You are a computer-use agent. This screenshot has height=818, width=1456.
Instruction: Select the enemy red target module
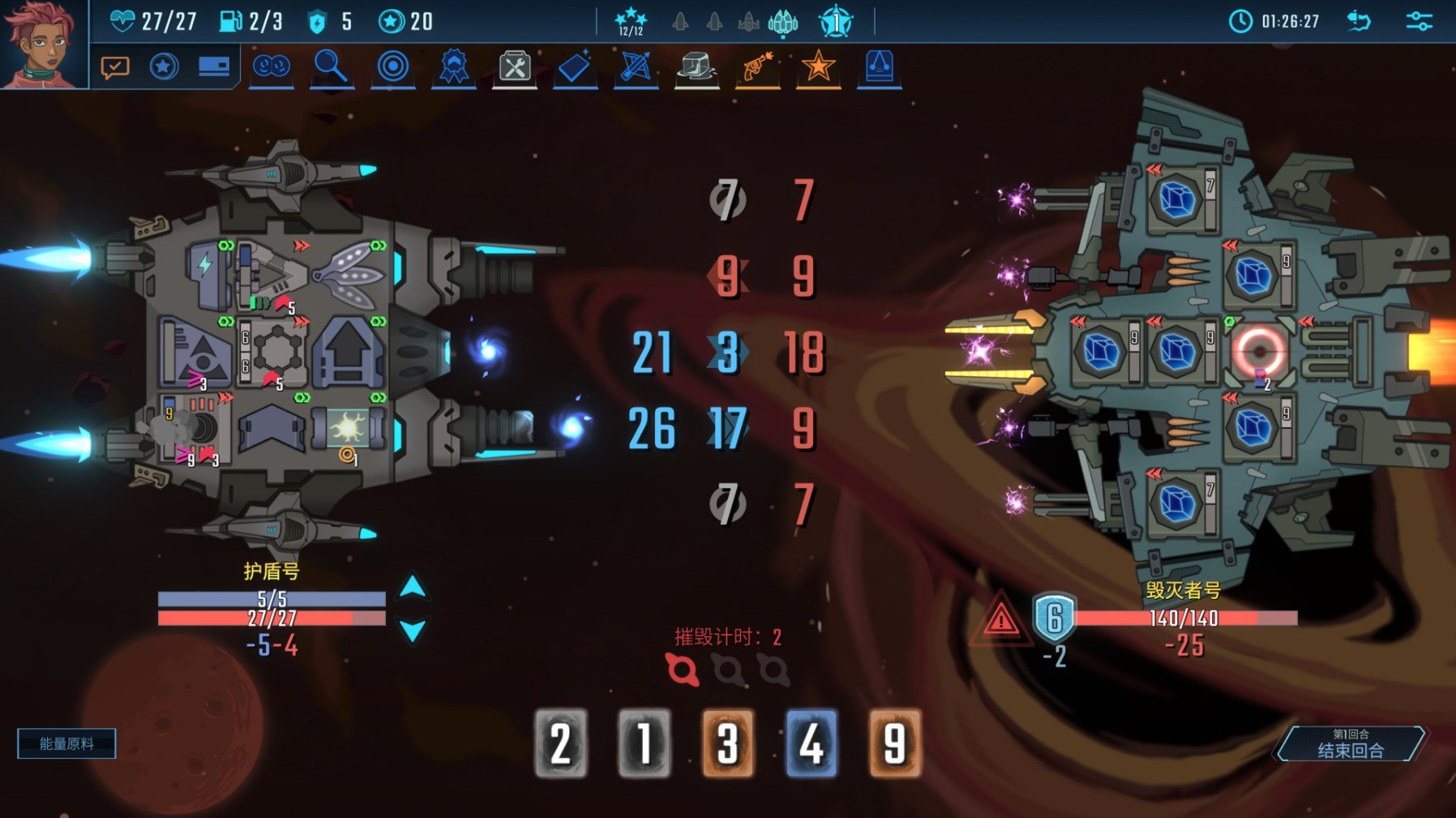[x=1259, y=352]
